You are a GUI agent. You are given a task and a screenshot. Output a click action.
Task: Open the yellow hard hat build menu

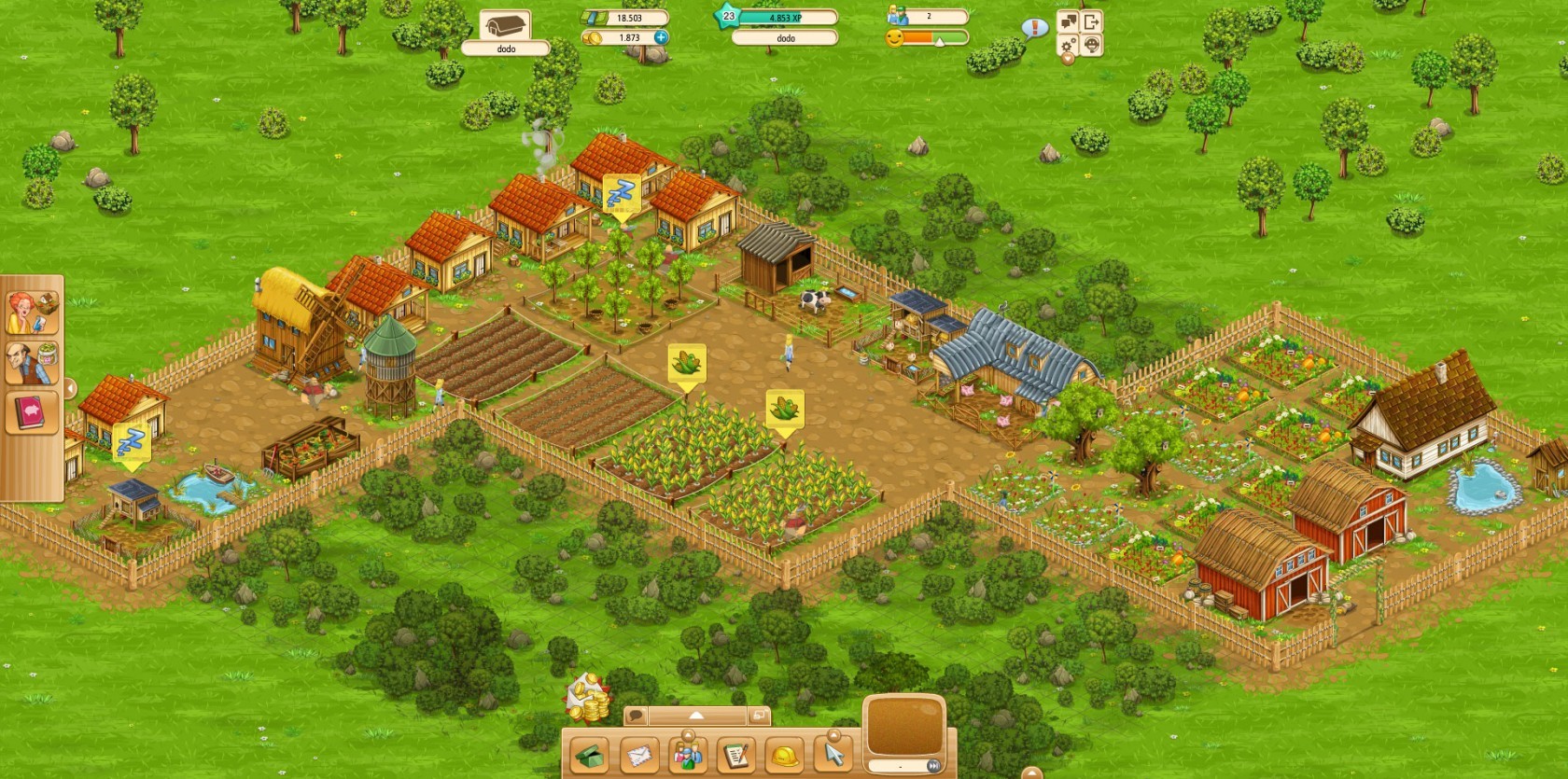785,755
